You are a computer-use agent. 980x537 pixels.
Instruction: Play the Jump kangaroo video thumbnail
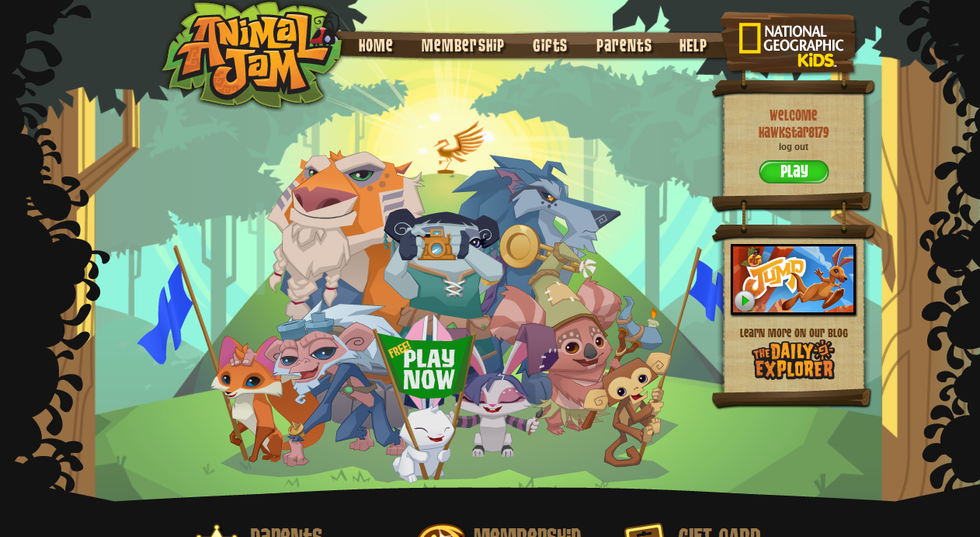tap(793, 279)
